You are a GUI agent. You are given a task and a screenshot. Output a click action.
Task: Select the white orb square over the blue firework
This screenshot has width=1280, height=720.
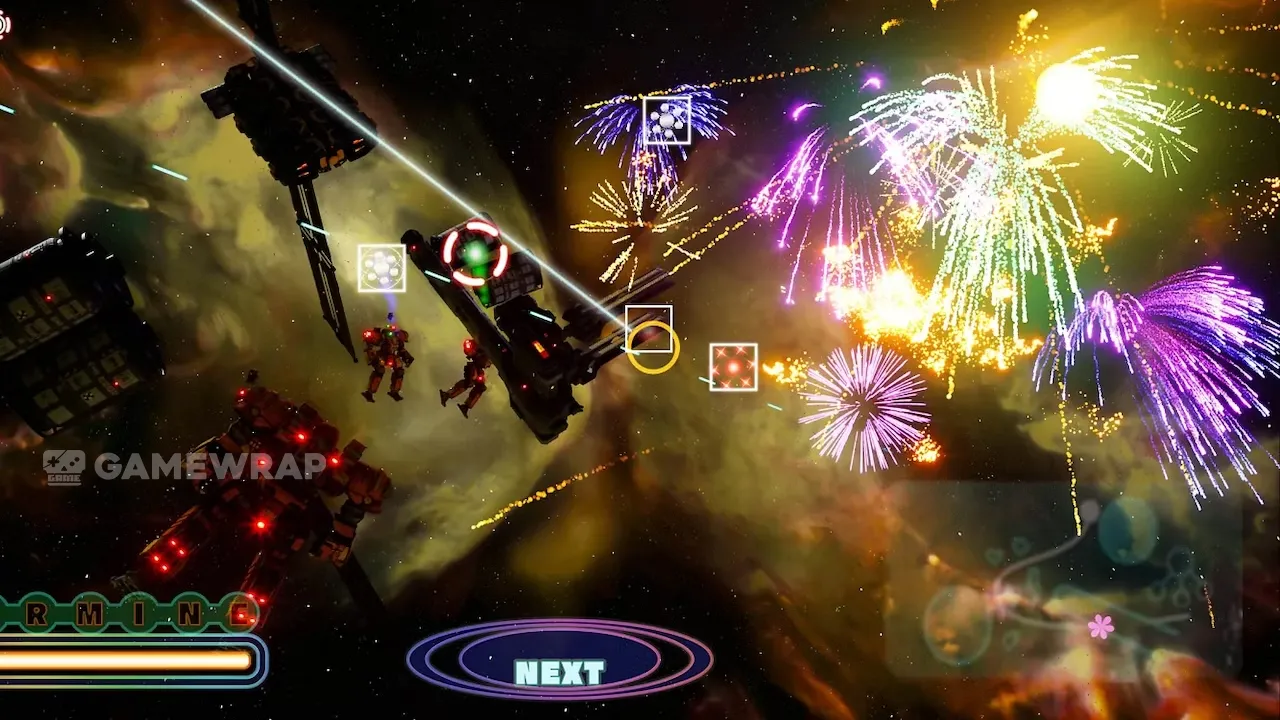click(667, 121)
